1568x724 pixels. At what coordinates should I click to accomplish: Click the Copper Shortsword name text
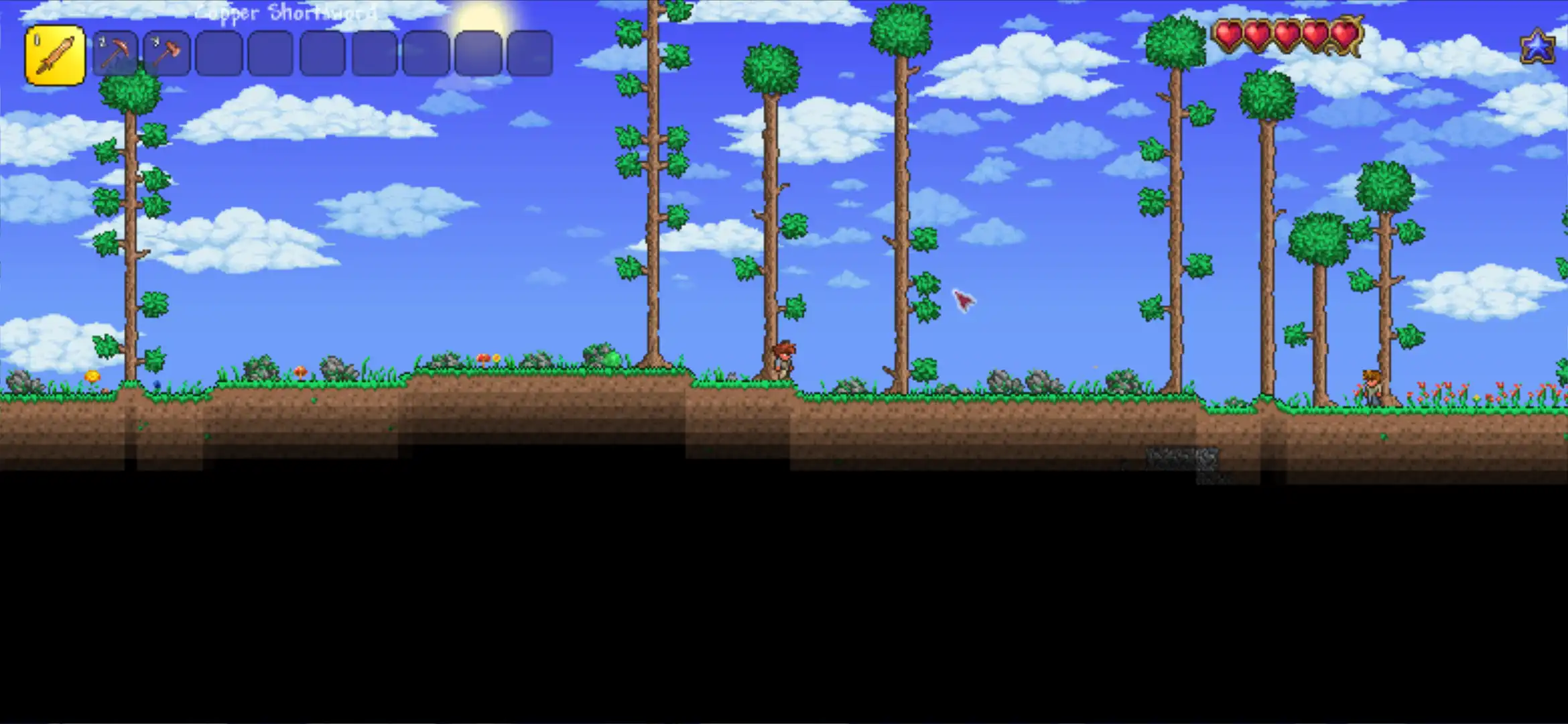click(x=285, y=13)
